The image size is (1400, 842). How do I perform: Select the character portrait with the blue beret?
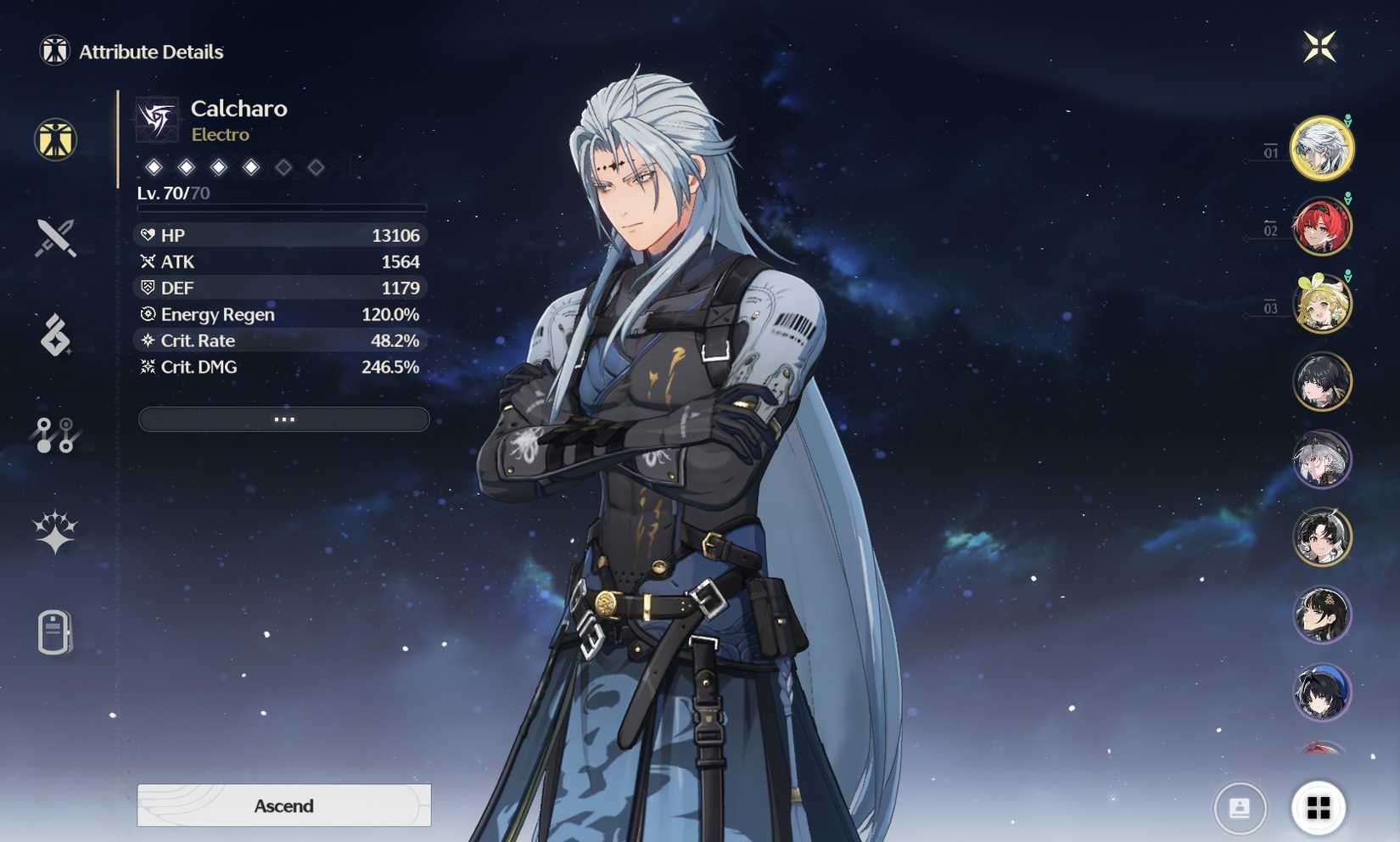click(x=1321, y=692)
